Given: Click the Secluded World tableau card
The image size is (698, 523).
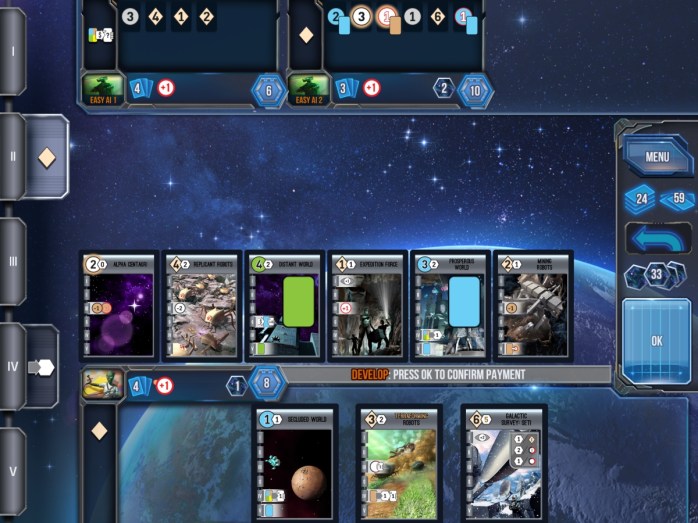Looking at the screenshot, I should coord(296,463).
